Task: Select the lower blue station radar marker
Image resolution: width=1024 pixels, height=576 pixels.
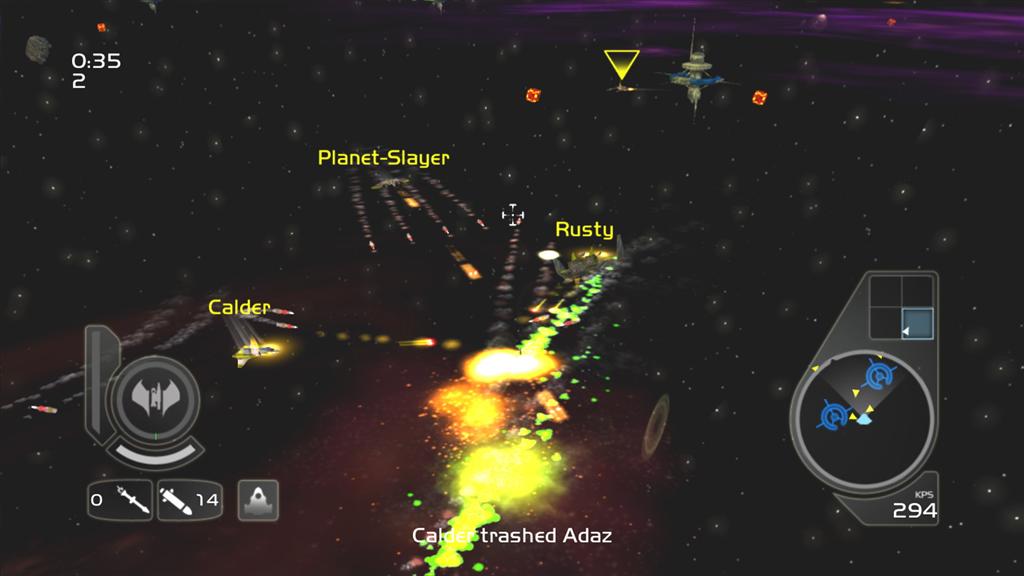Action: point(834,413)
